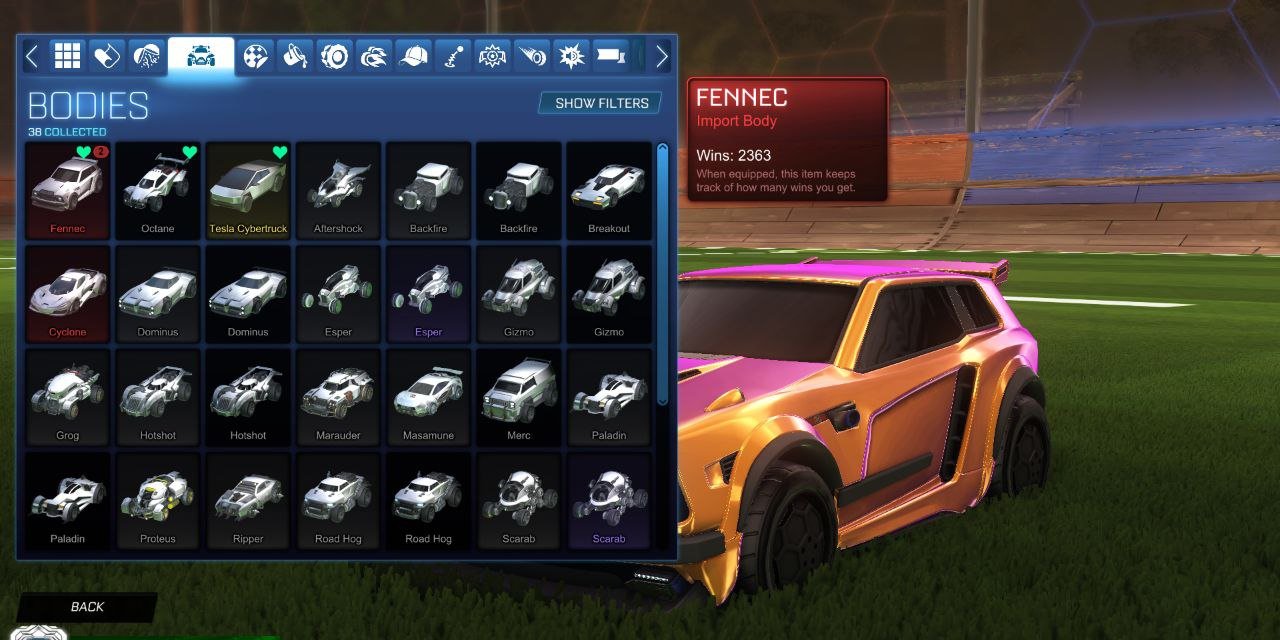Select the Cyclone body
Image resolution: width=1280 pixels, height=640 pixels.
pos(68,295)
